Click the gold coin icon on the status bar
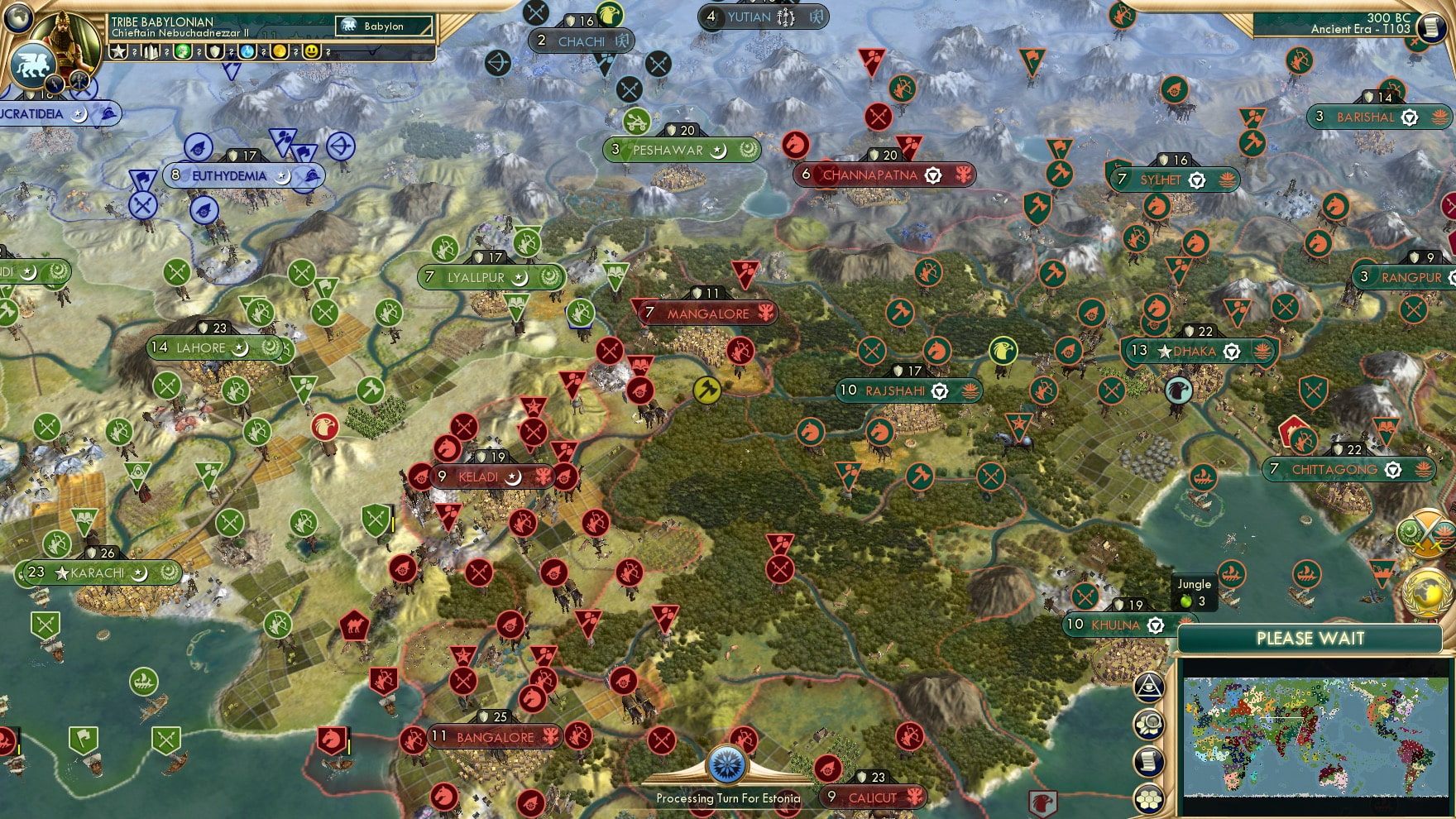 coord(280,54)
